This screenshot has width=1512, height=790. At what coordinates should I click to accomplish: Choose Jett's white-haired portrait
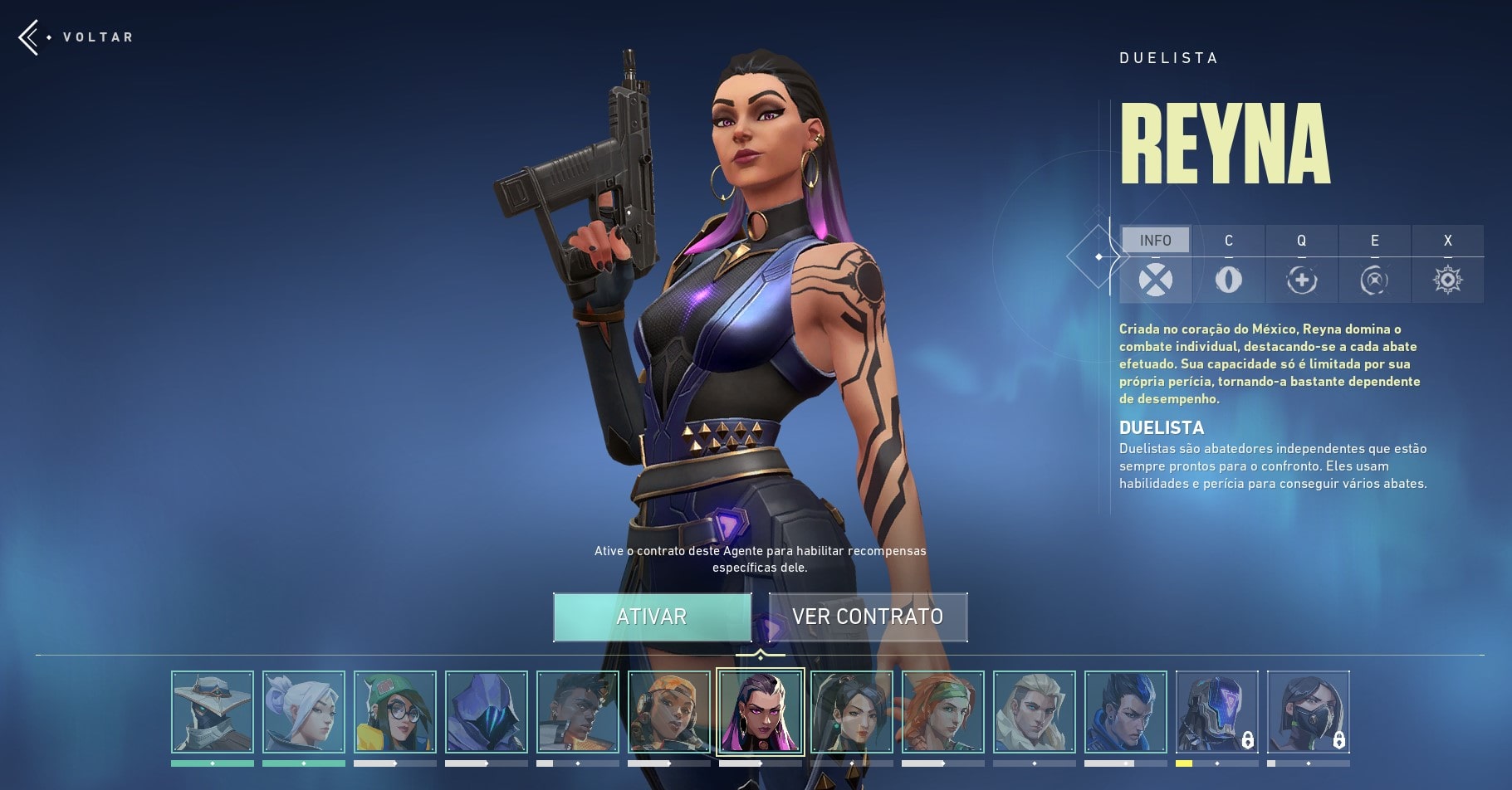point(304,712)
